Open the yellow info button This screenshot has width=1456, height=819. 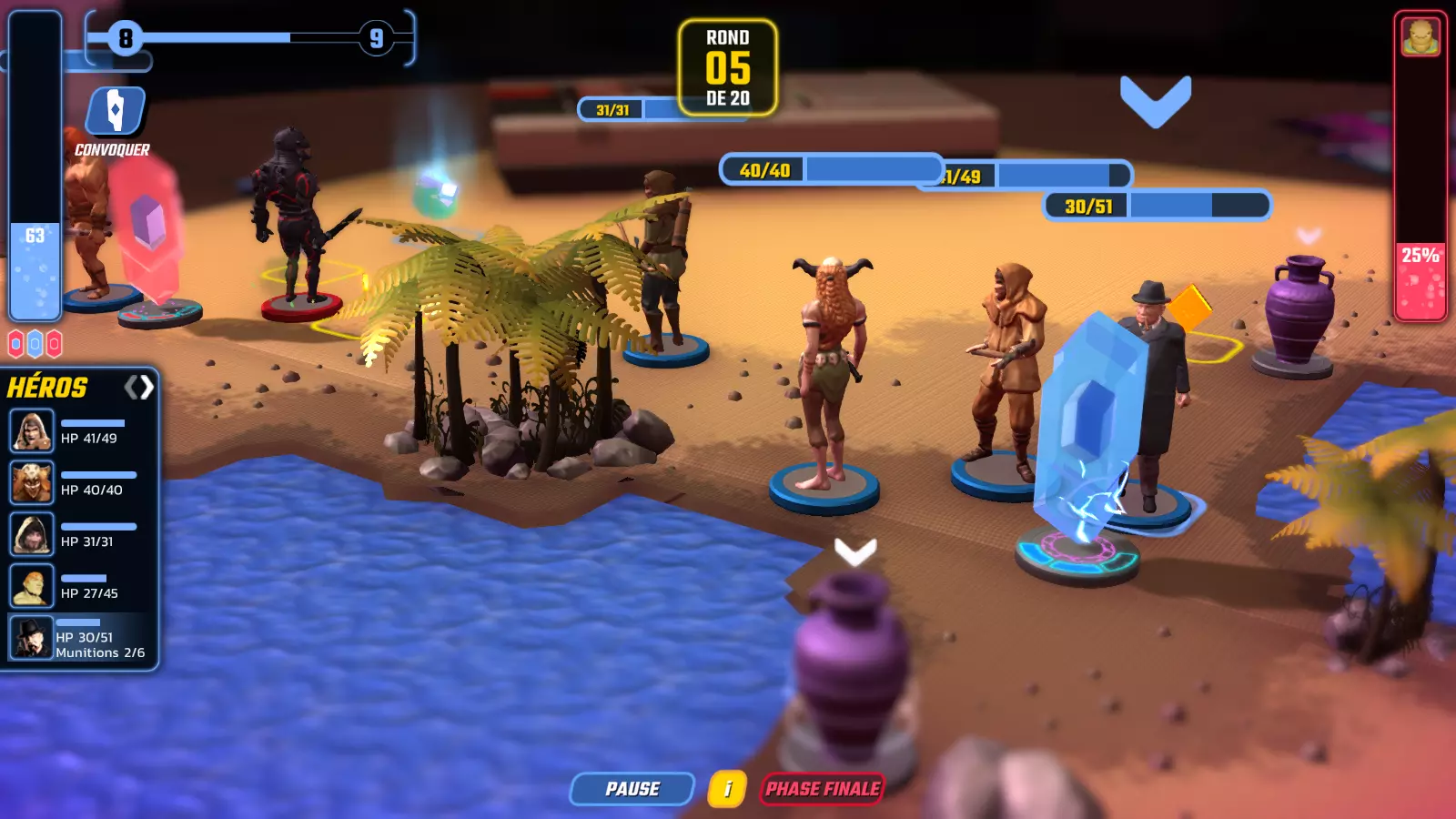pyautogui.click(x=727, y=789)
